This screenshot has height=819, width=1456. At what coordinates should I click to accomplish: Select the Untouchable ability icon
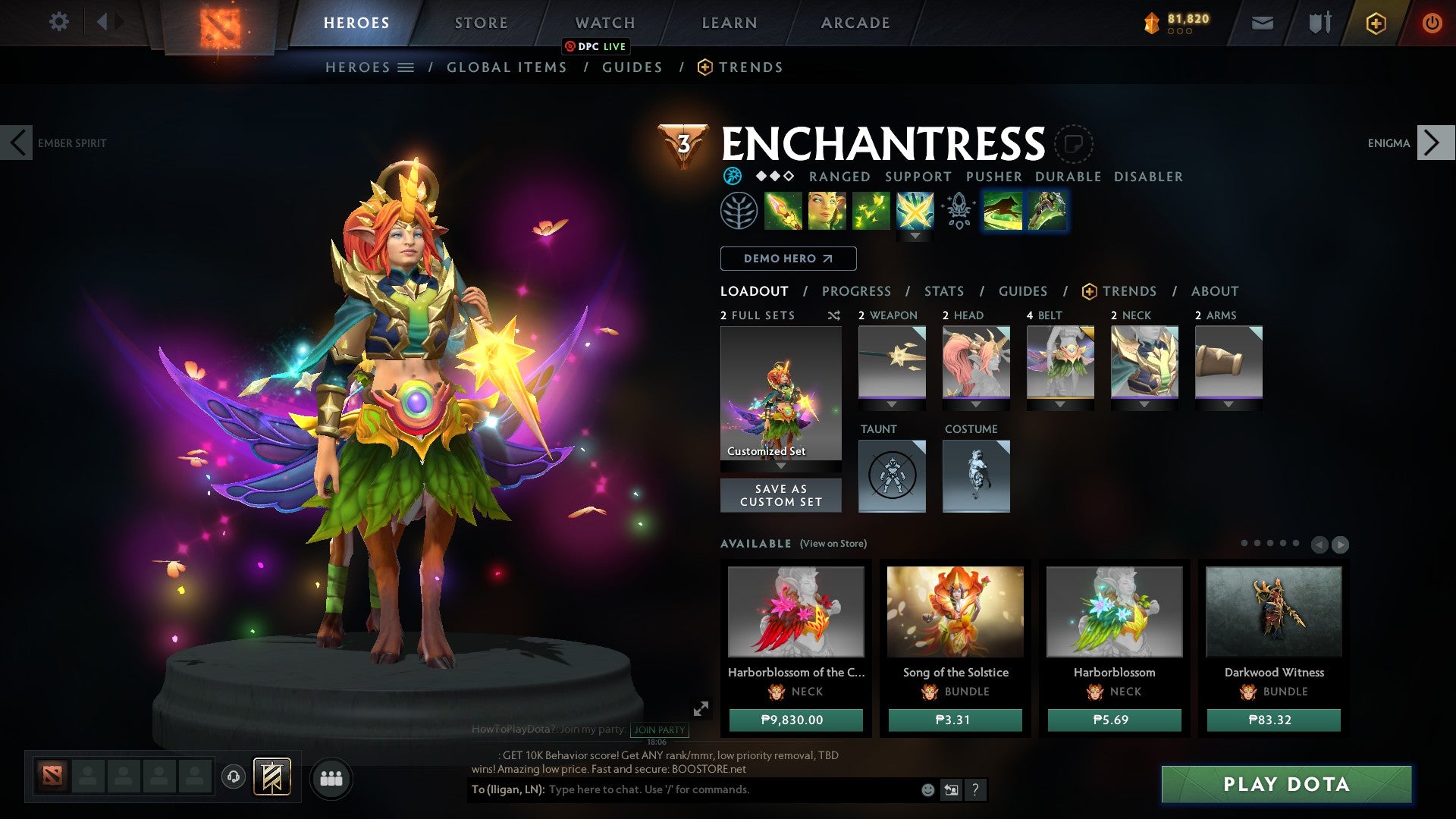917,211
